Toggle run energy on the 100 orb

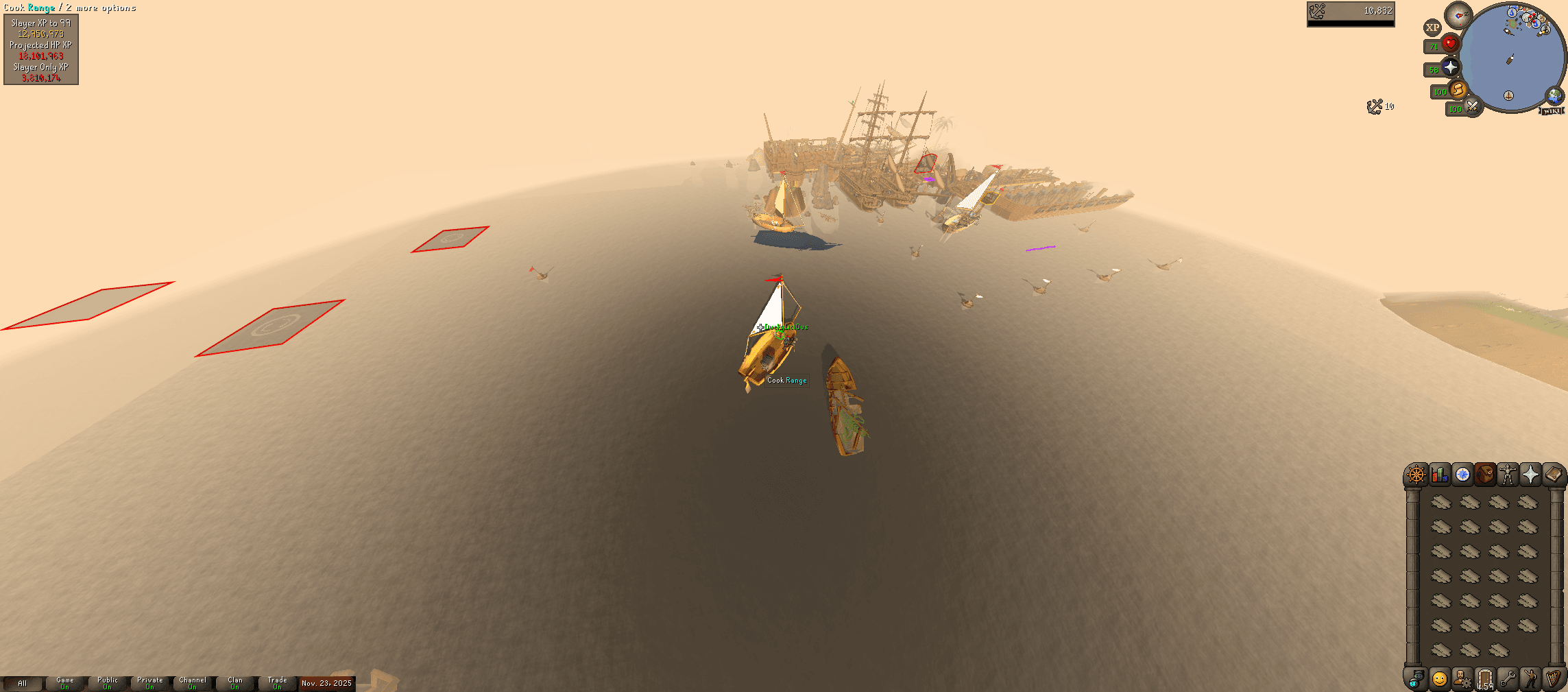click(x=1458, y=91)
